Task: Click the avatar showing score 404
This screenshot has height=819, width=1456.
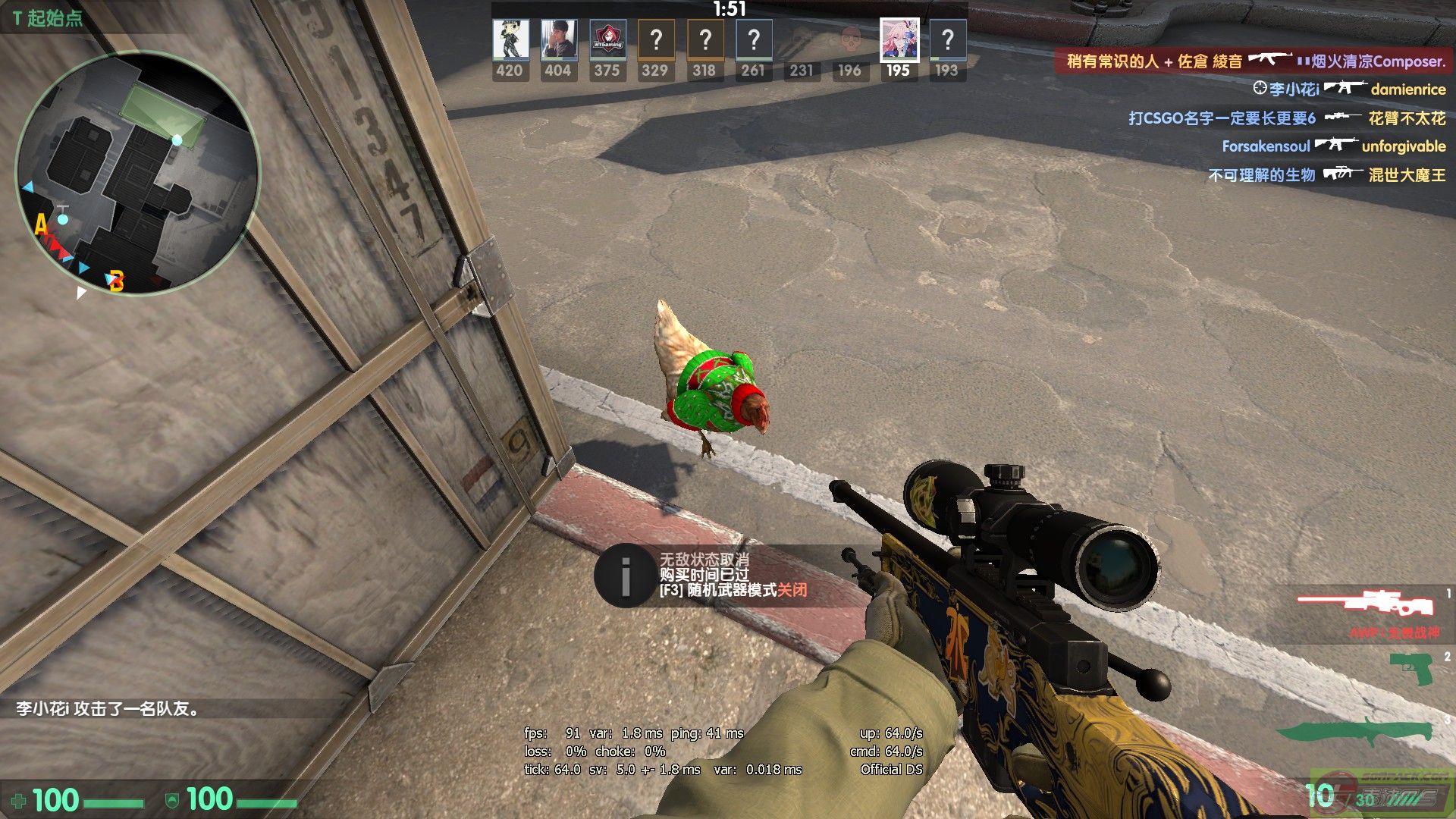Action: 558,40
